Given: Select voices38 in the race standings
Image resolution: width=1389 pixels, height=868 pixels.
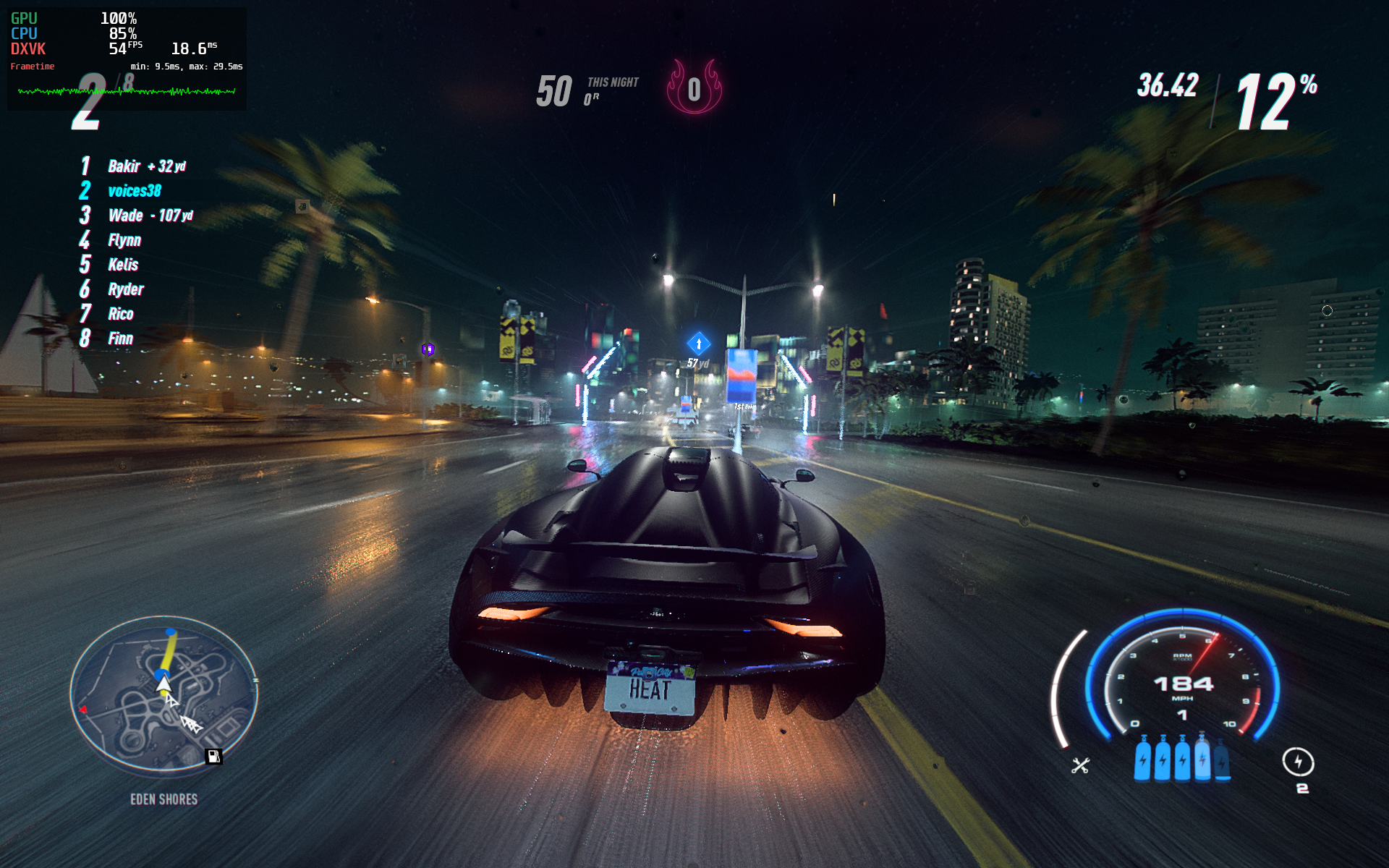Looking at the screenshot, I should pos(134,191).
